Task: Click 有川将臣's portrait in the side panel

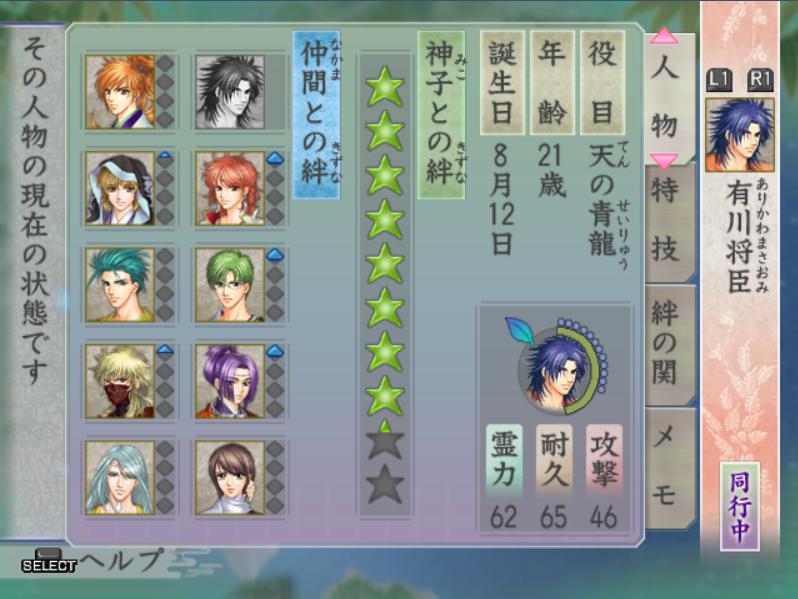Action: [x=739, y=134]
